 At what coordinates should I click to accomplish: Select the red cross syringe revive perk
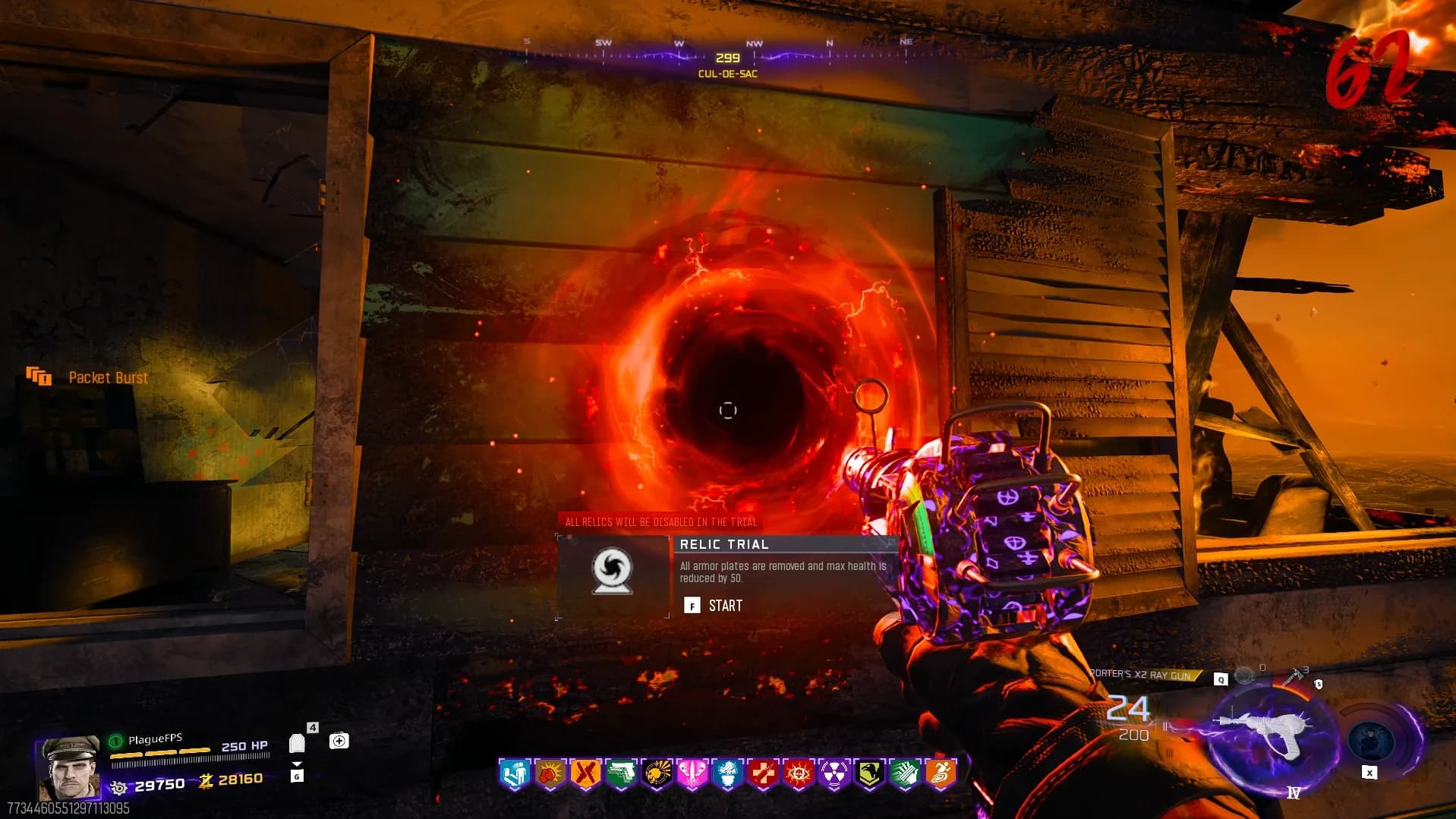(x=763, y=774)
